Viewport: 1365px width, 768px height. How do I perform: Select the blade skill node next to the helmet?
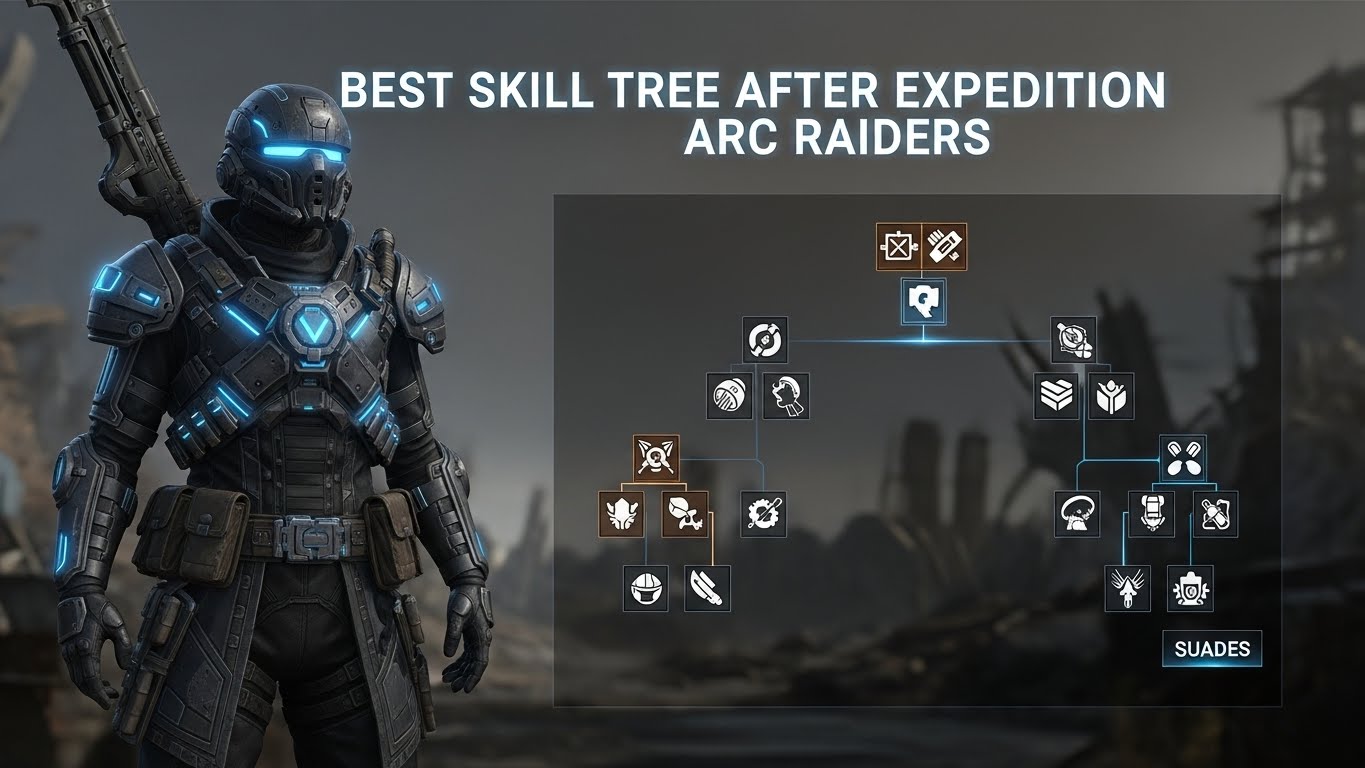tap(707, 588)
